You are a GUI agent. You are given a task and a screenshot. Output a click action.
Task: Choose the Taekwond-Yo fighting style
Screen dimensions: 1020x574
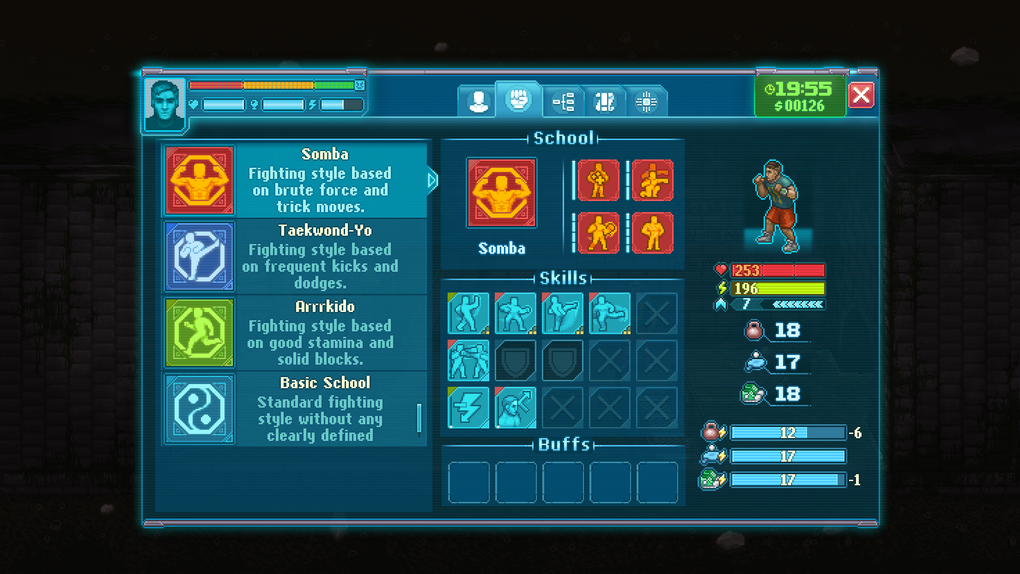pos(297,257)
